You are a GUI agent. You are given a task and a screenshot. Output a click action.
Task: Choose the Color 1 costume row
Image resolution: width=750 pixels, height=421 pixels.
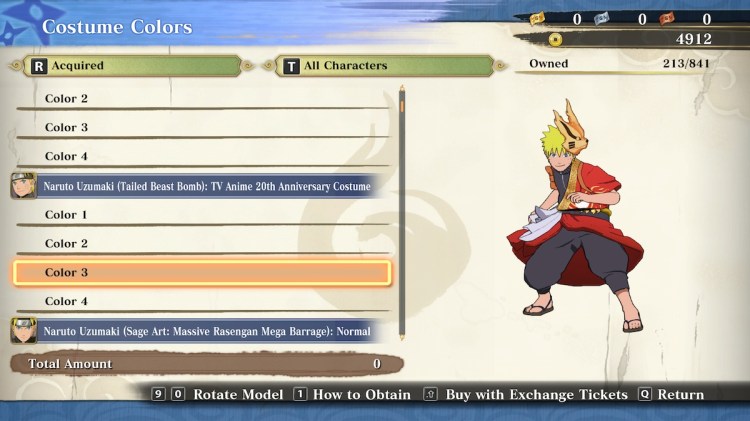tap(201, 215)
